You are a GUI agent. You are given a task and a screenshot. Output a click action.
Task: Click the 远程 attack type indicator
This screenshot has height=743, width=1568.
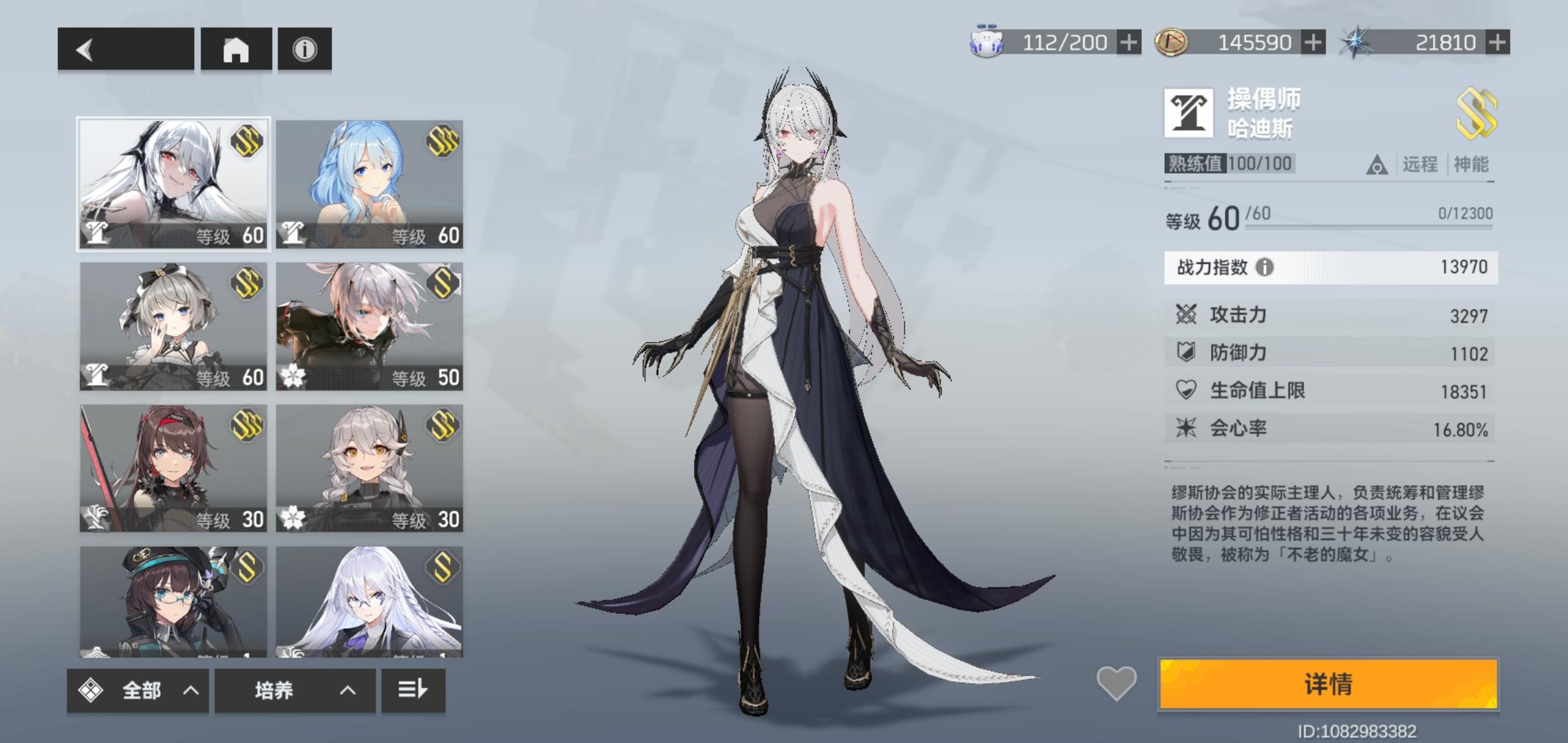[1421, 165]
